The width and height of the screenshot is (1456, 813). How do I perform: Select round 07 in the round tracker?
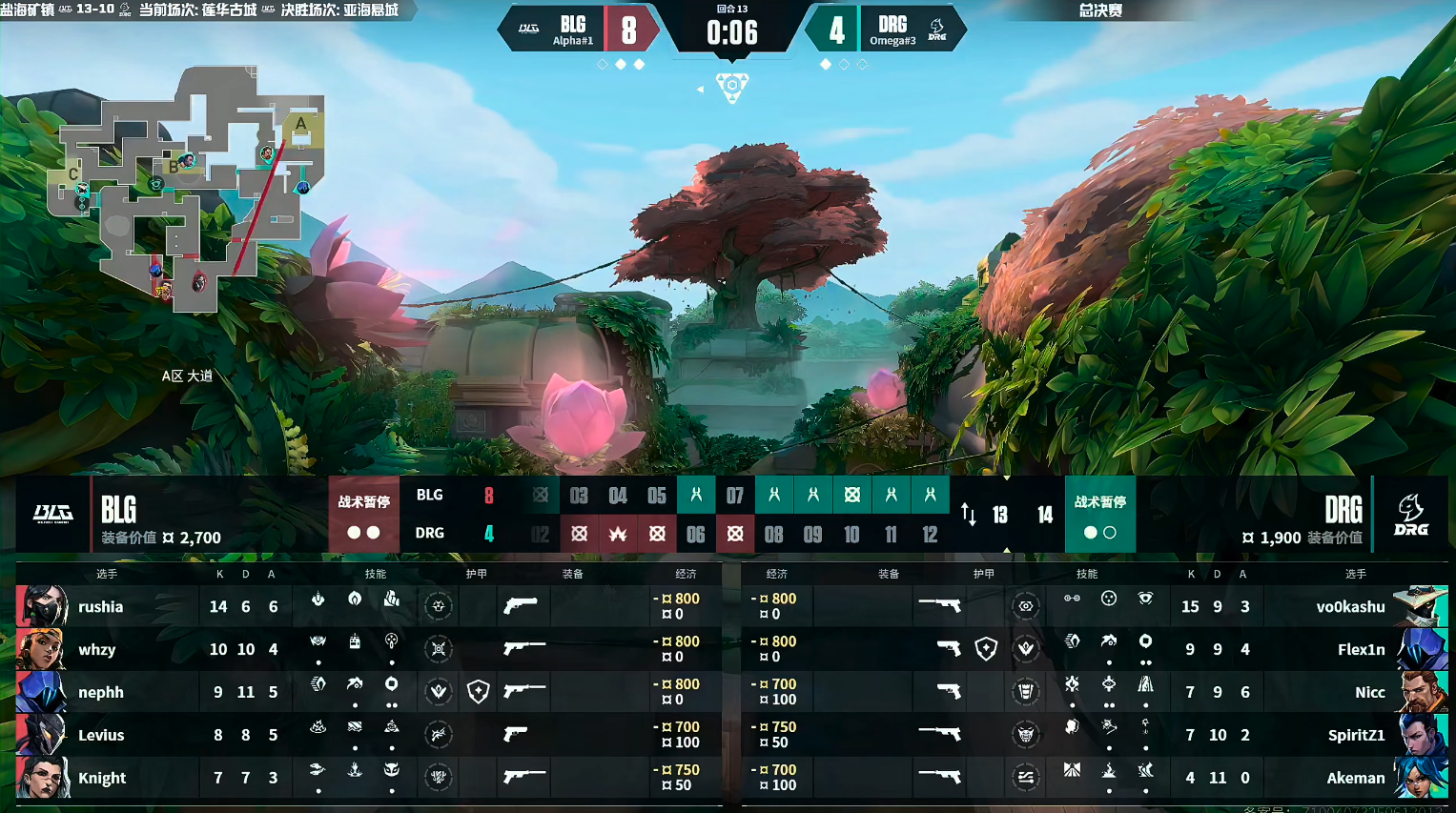734,496
